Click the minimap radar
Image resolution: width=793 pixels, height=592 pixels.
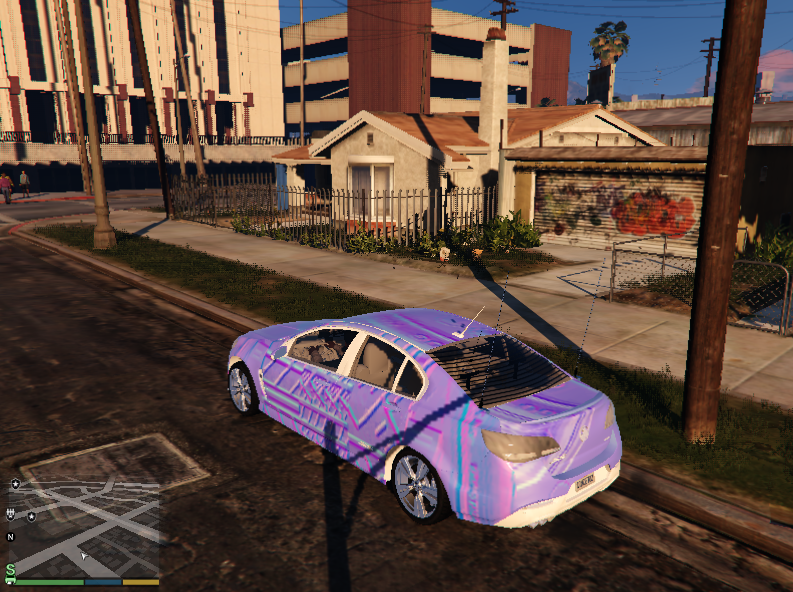[85, 525]
